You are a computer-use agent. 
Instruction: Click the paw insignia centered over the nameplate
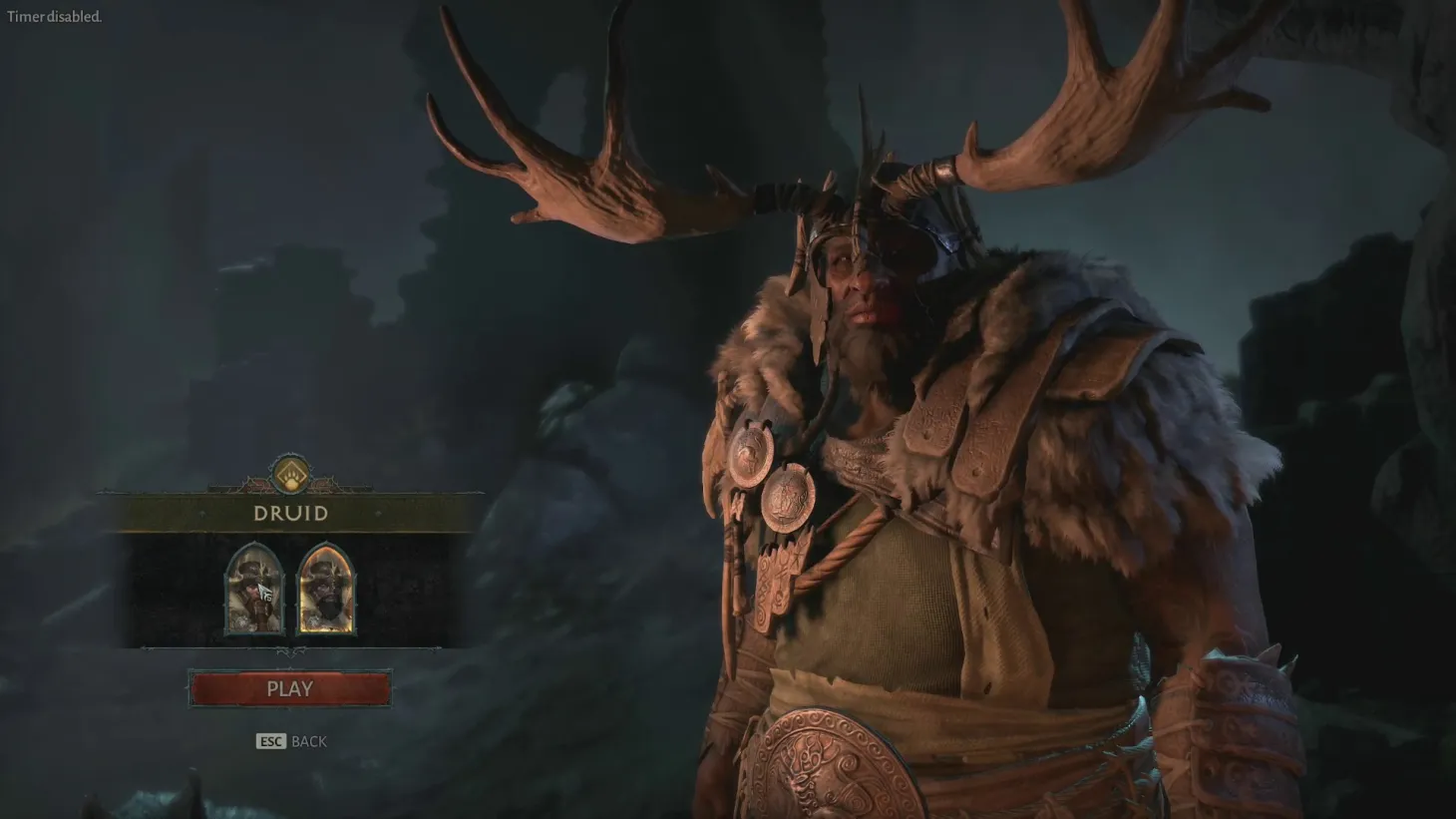pos(289,475)
